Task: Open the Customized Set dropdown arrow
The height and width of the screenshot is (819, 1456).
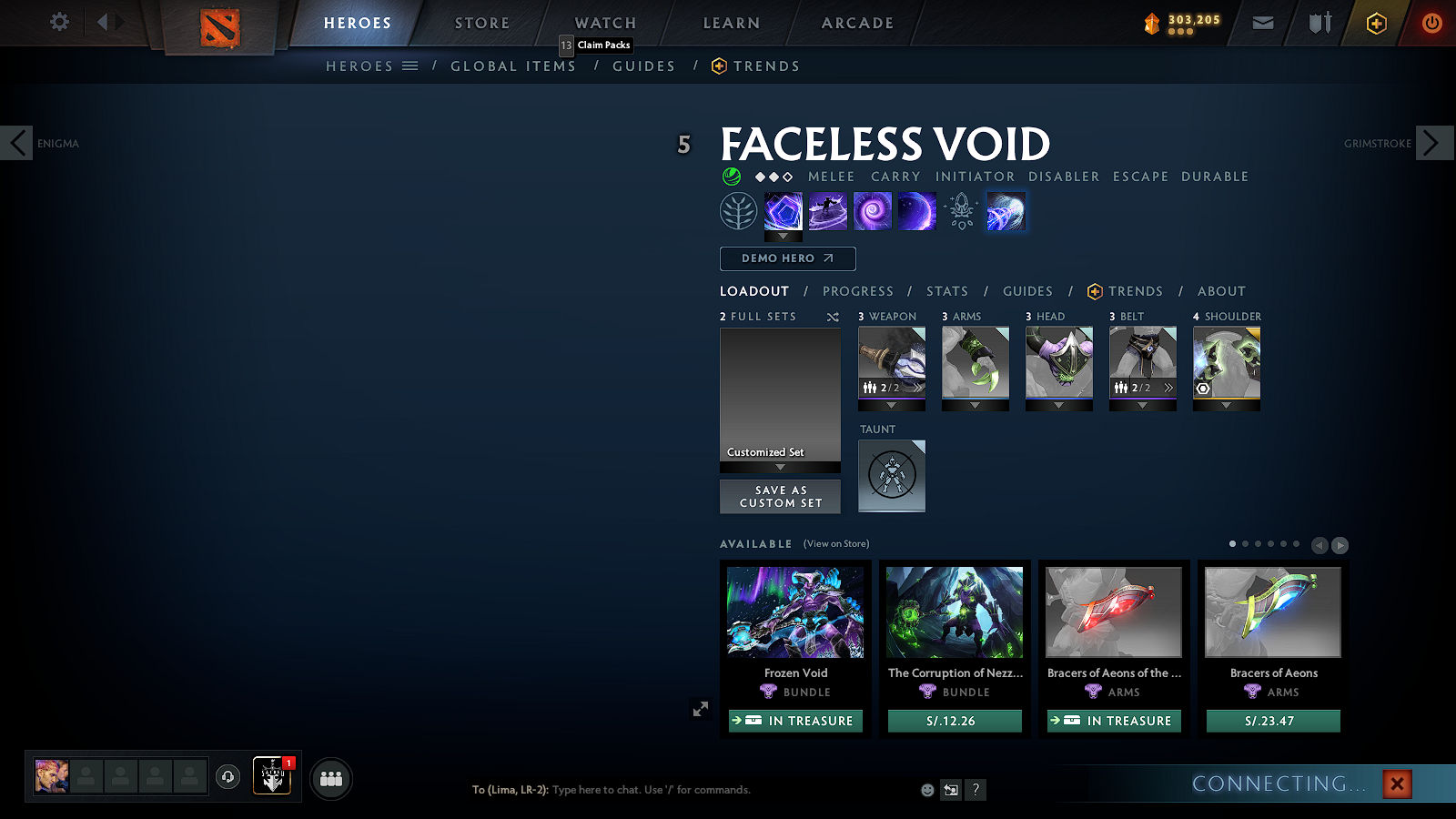Action: coord(780,466)
